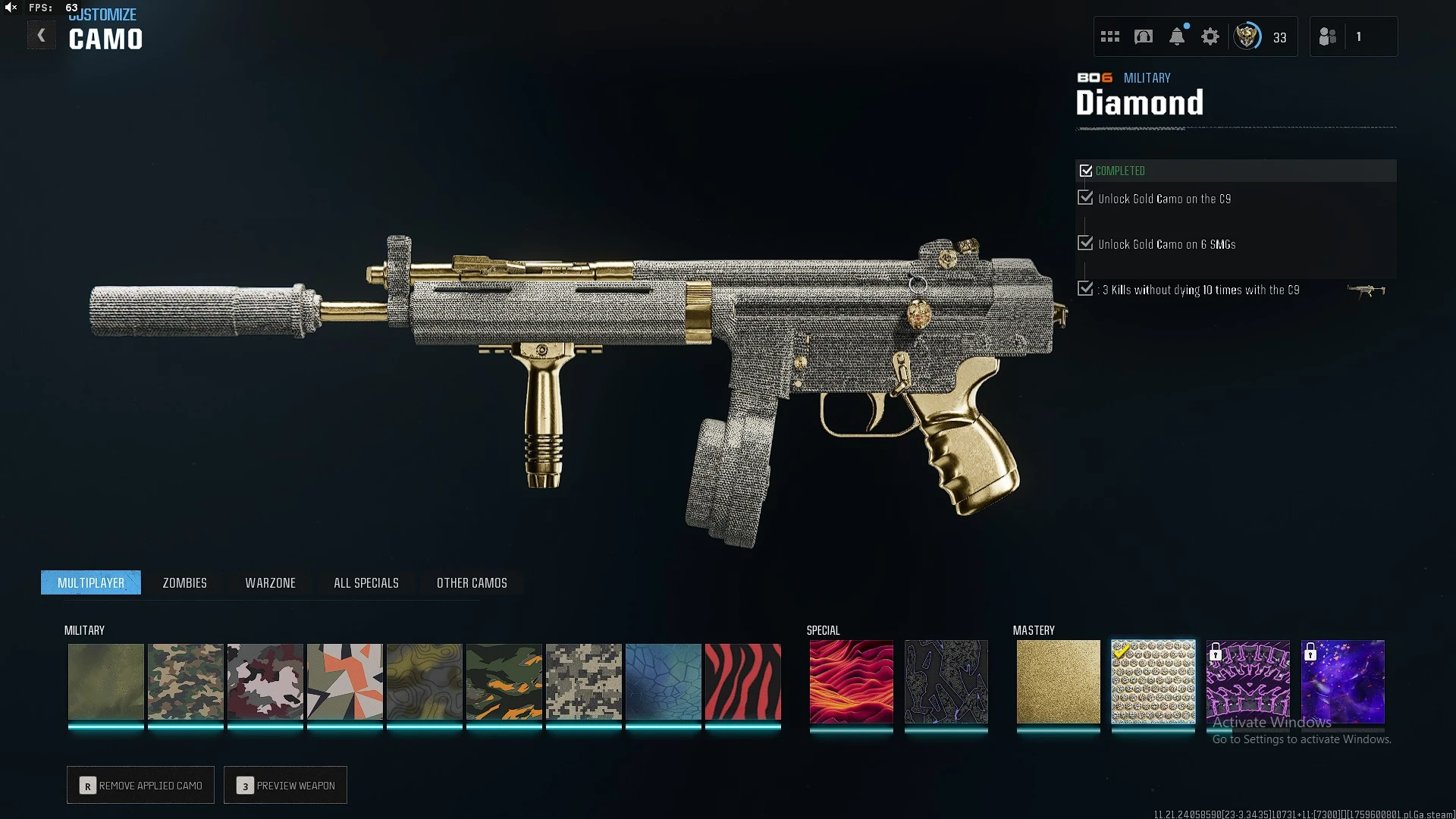
Task: Select the Diamond mastery camo
Action: [1153, 681]
